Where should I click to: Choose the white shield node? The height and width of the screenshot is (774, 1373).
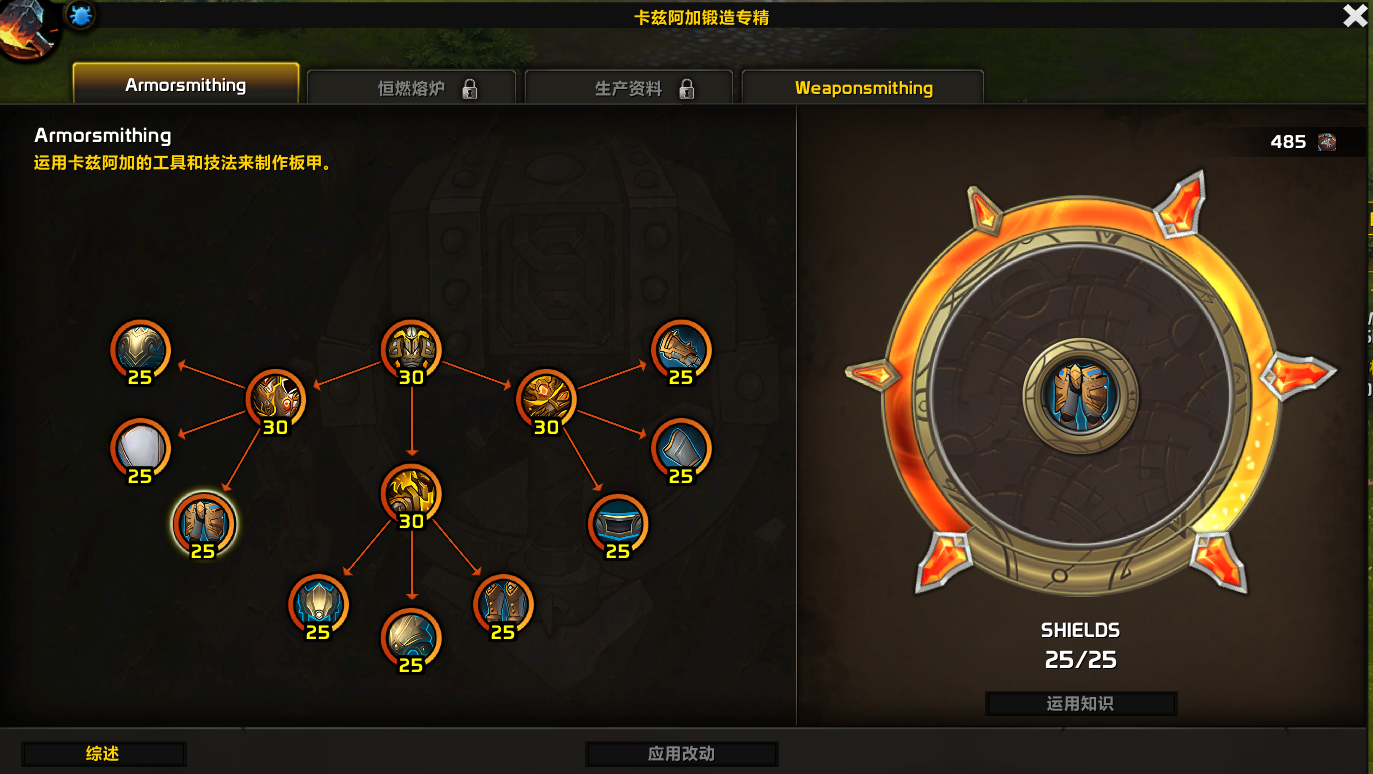140,449
